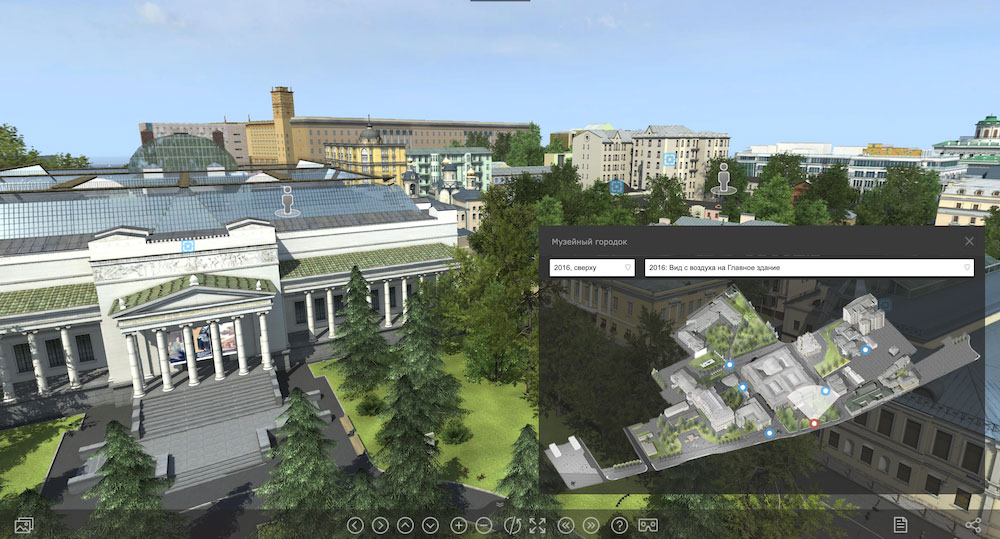Close the Музейный городок map panel
The width and height of the screenshot is (1000, 539).
tap(969, 241)
